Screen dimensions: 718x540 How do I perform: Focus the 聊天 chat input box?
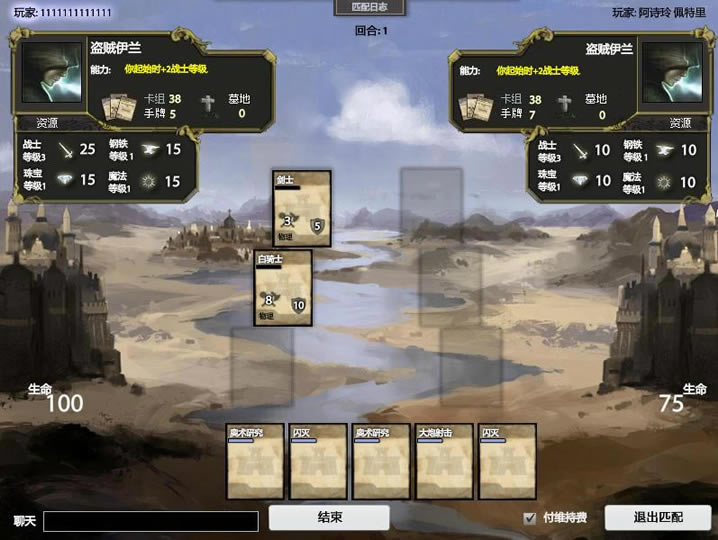point(150,521)
